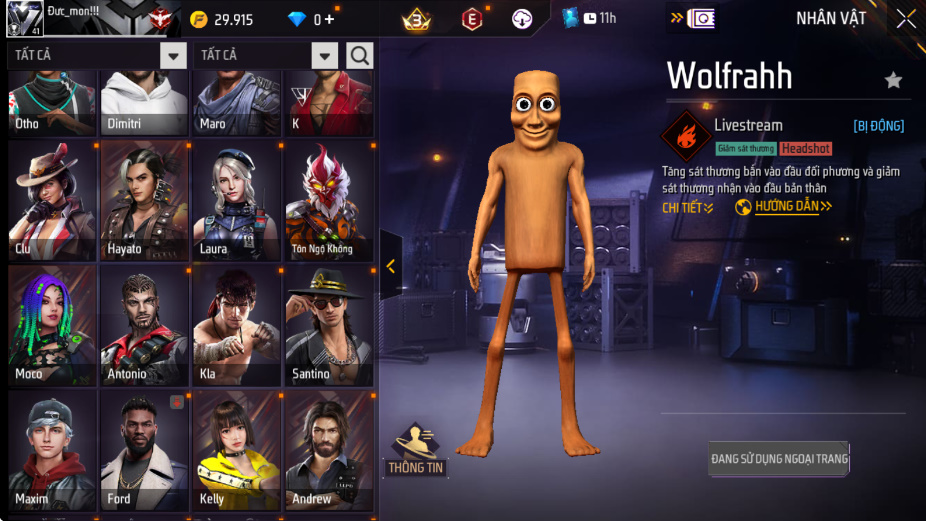Screen dimensions: 926x521
Task: Select the Kla character tile
Action: [236, 325]
